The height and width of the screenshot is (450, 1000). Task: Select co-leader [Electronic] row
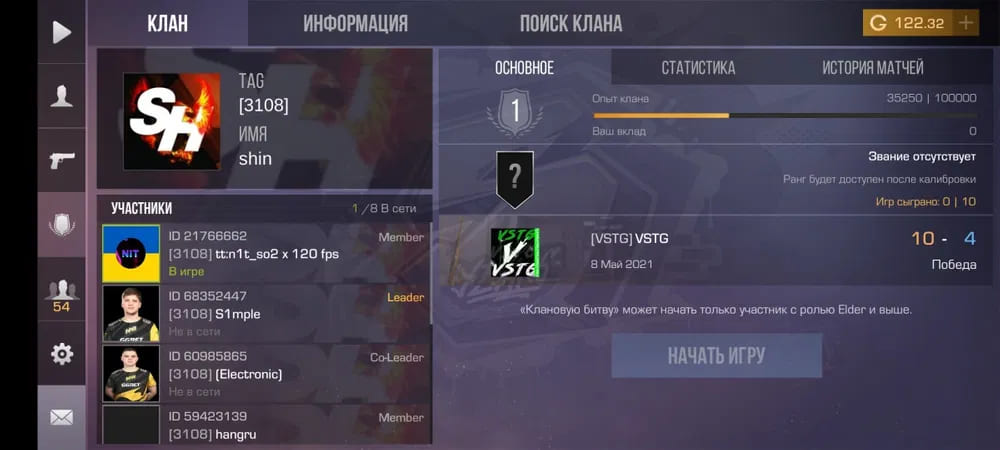click(x=265, y=373)
